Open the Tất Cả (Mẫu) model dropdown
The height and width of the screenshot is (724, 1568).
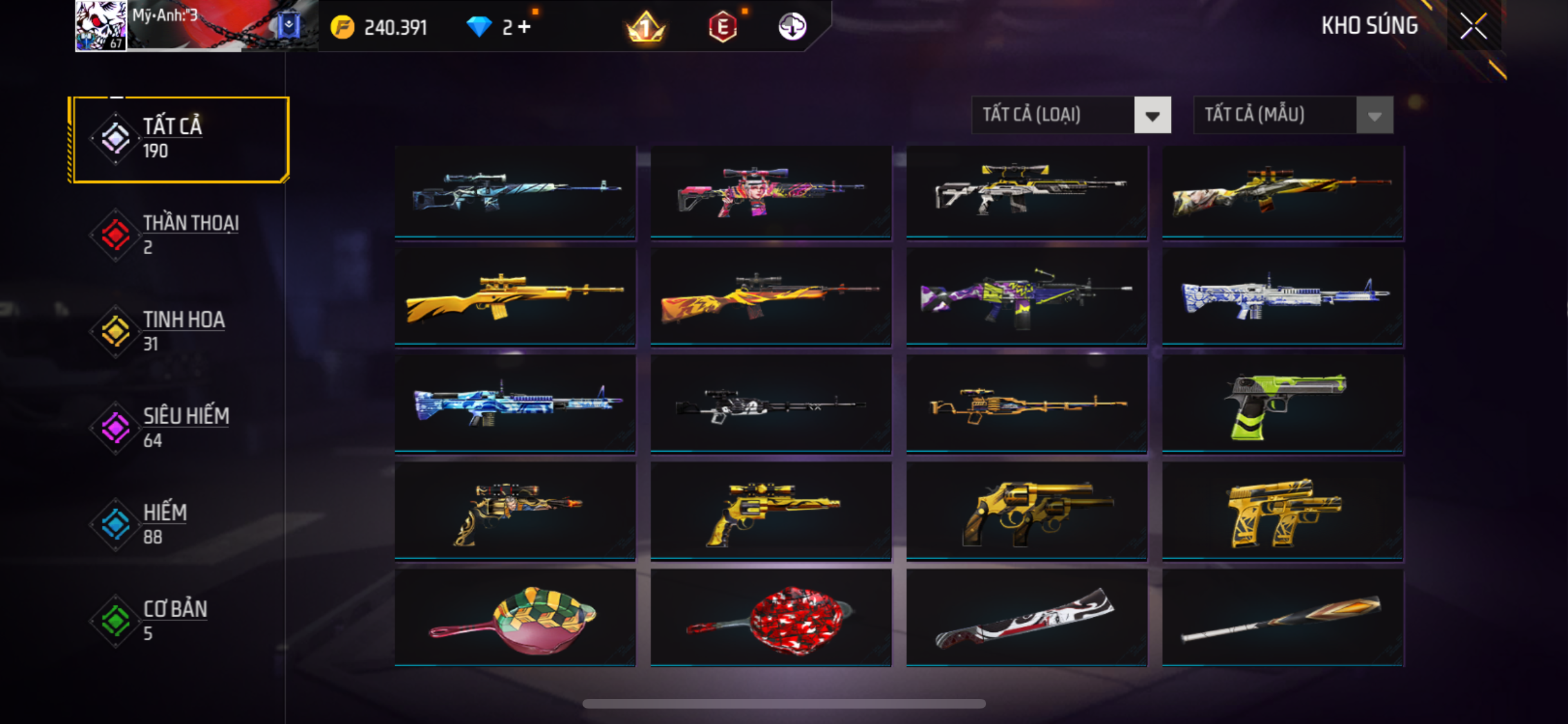[x=1293, y=115]
